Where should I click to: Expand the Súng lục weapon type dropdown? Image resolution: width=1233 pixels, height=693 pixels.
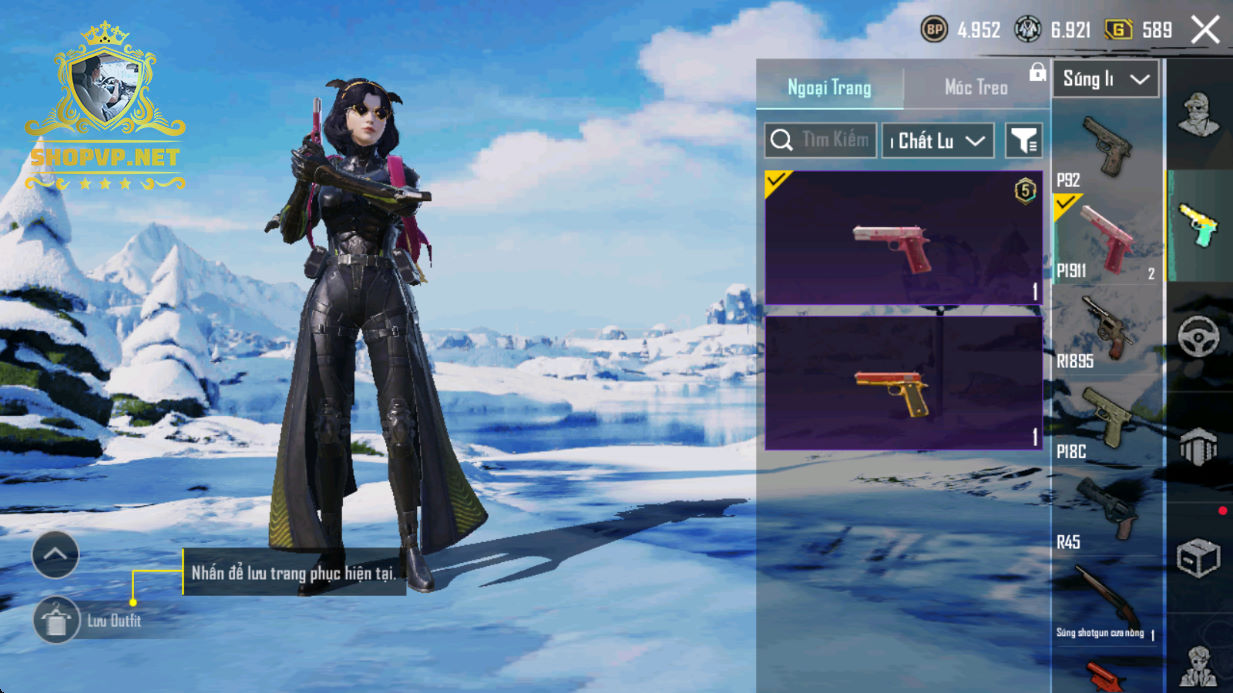(1105, 79)
